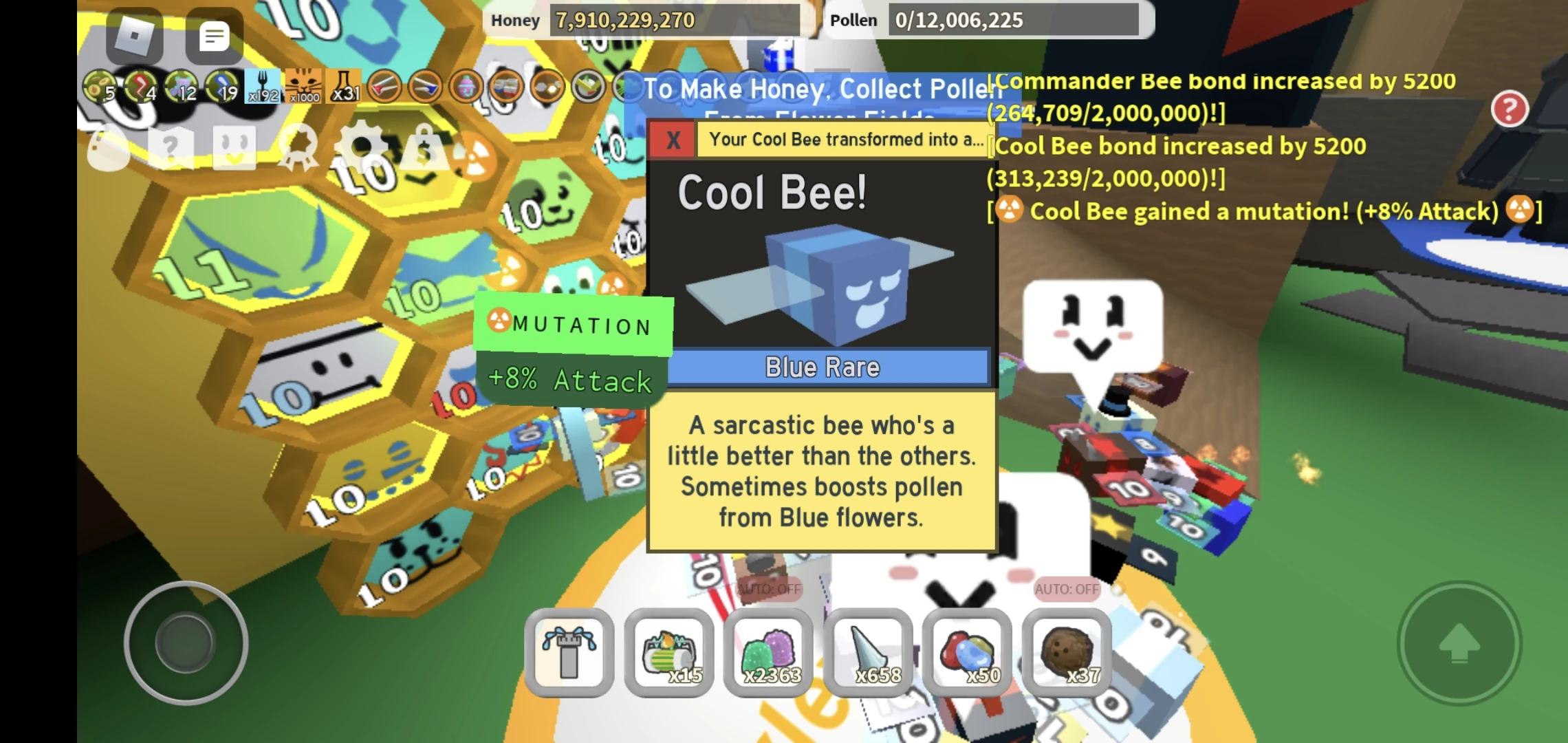The width and height of the screenshot is (1568, 743).
Task: Open the chat notes icon
Action: [x=215, y=36]
